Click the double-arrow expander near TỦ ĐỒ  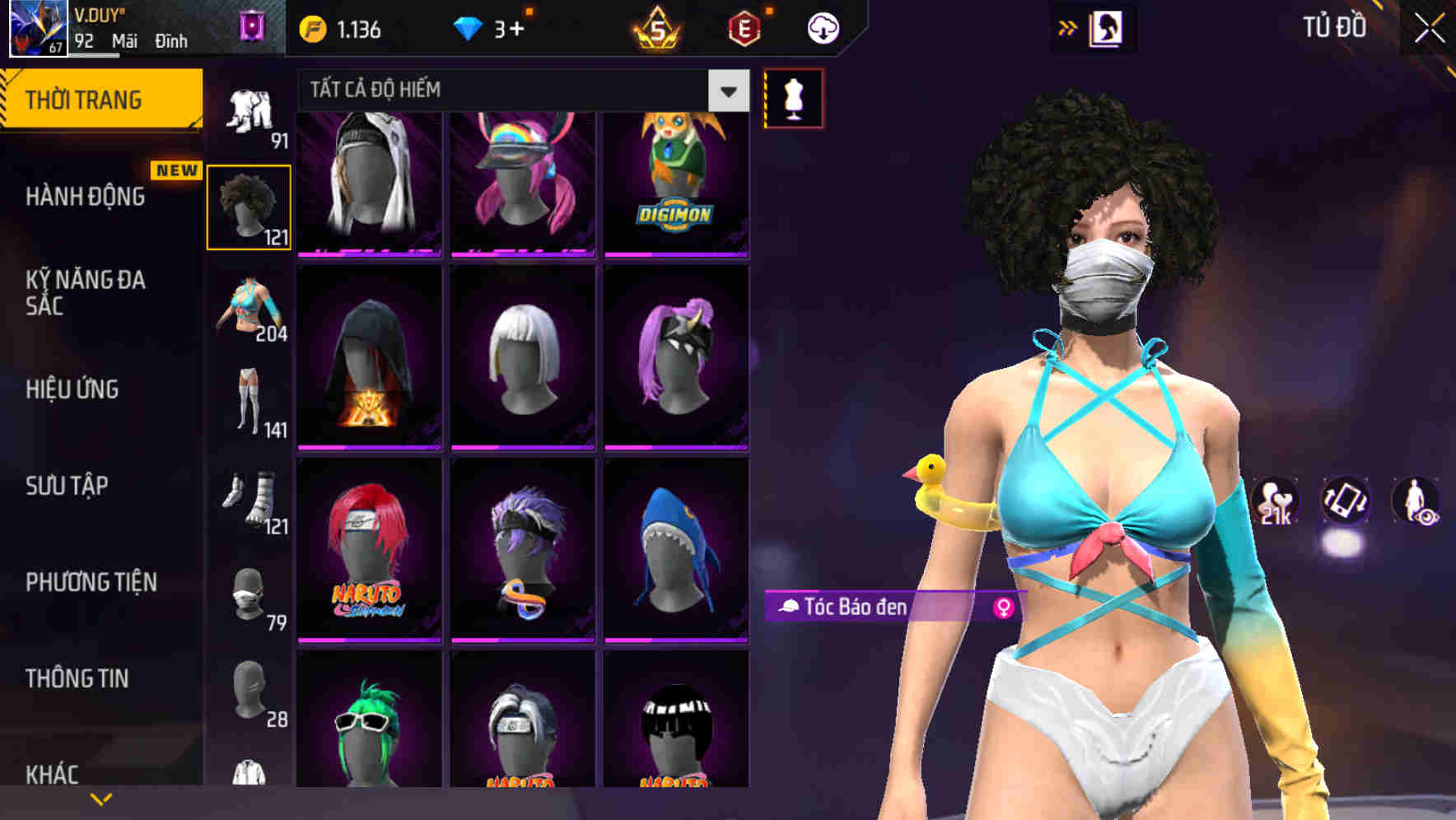1068,26
